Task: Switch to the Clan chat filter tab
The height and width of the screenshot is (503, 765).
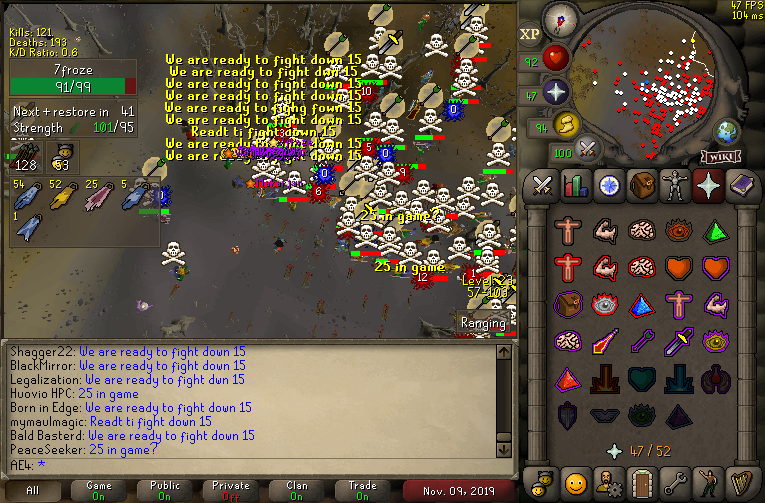Action: click(297, 490)
